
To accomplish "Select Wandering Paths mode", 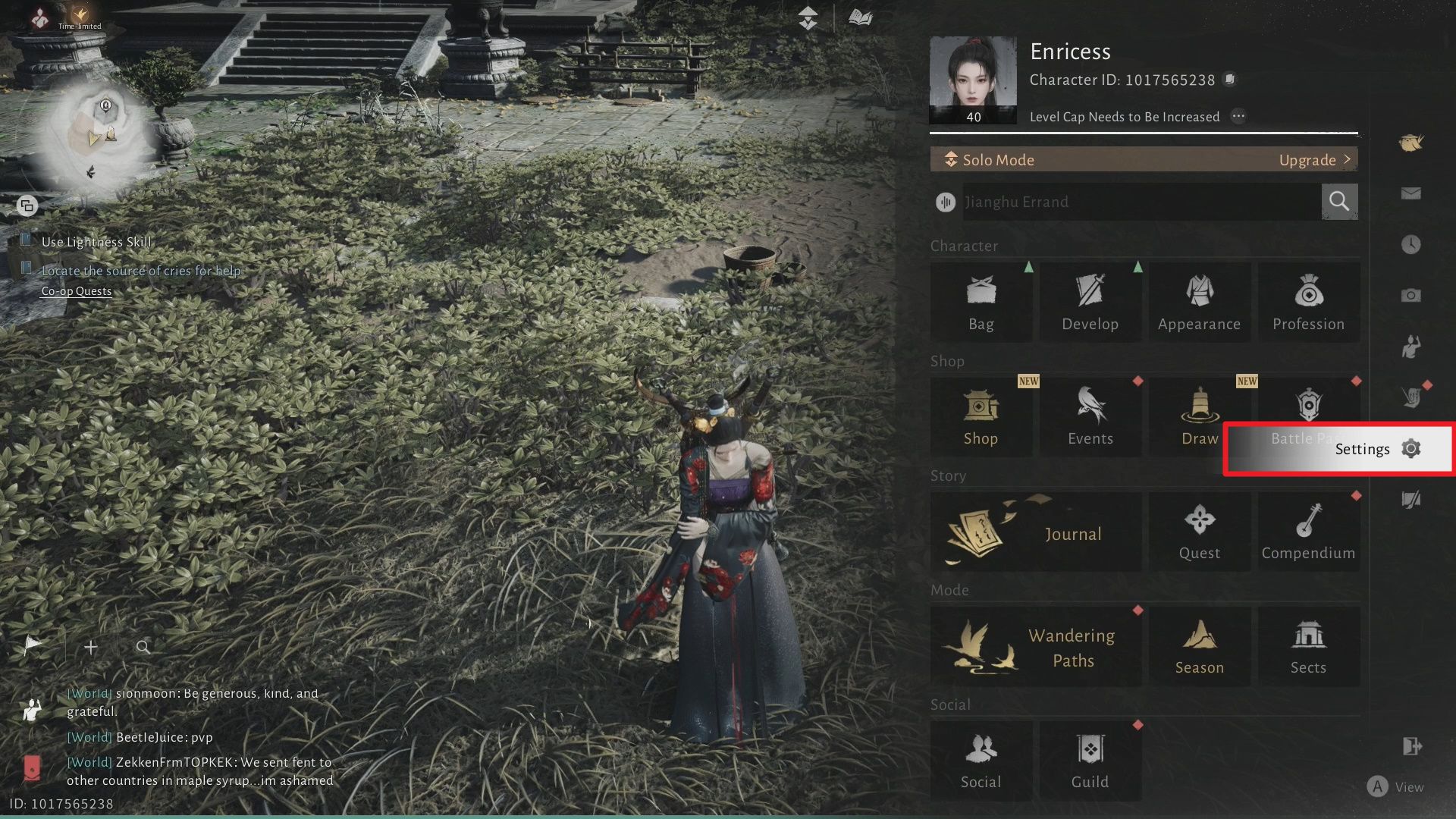I will click(1035, 647).
